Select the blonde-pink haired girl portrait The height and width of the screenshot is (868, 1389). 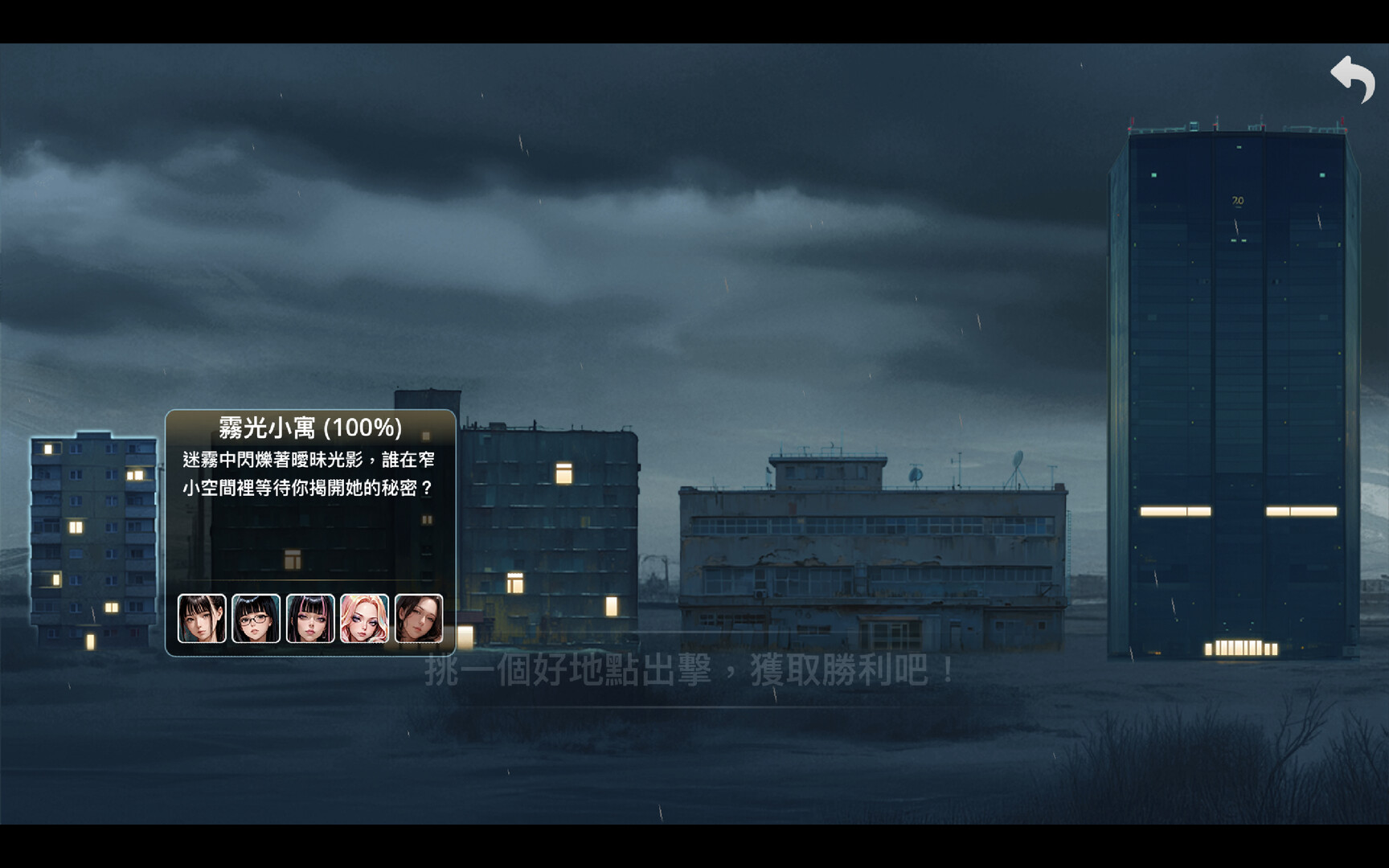[364, 619]
